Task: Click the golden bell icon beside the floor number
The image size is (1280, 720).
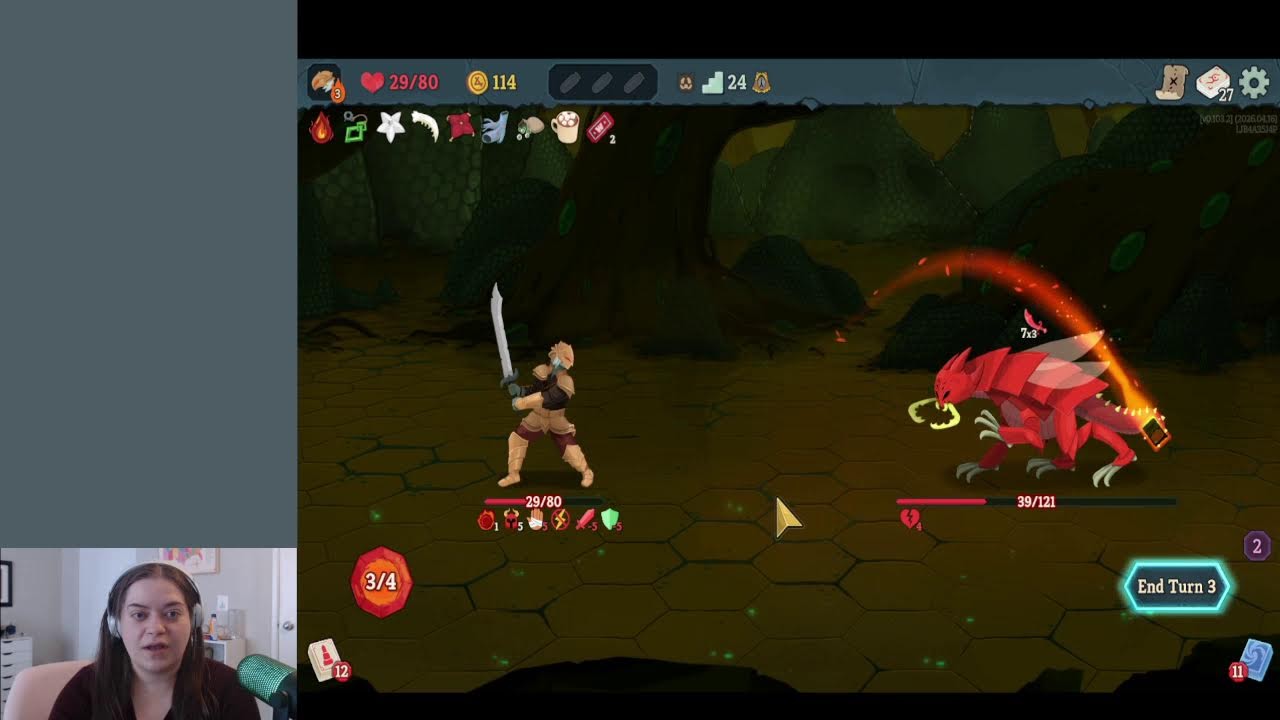Action: click(x=762, y=82)
